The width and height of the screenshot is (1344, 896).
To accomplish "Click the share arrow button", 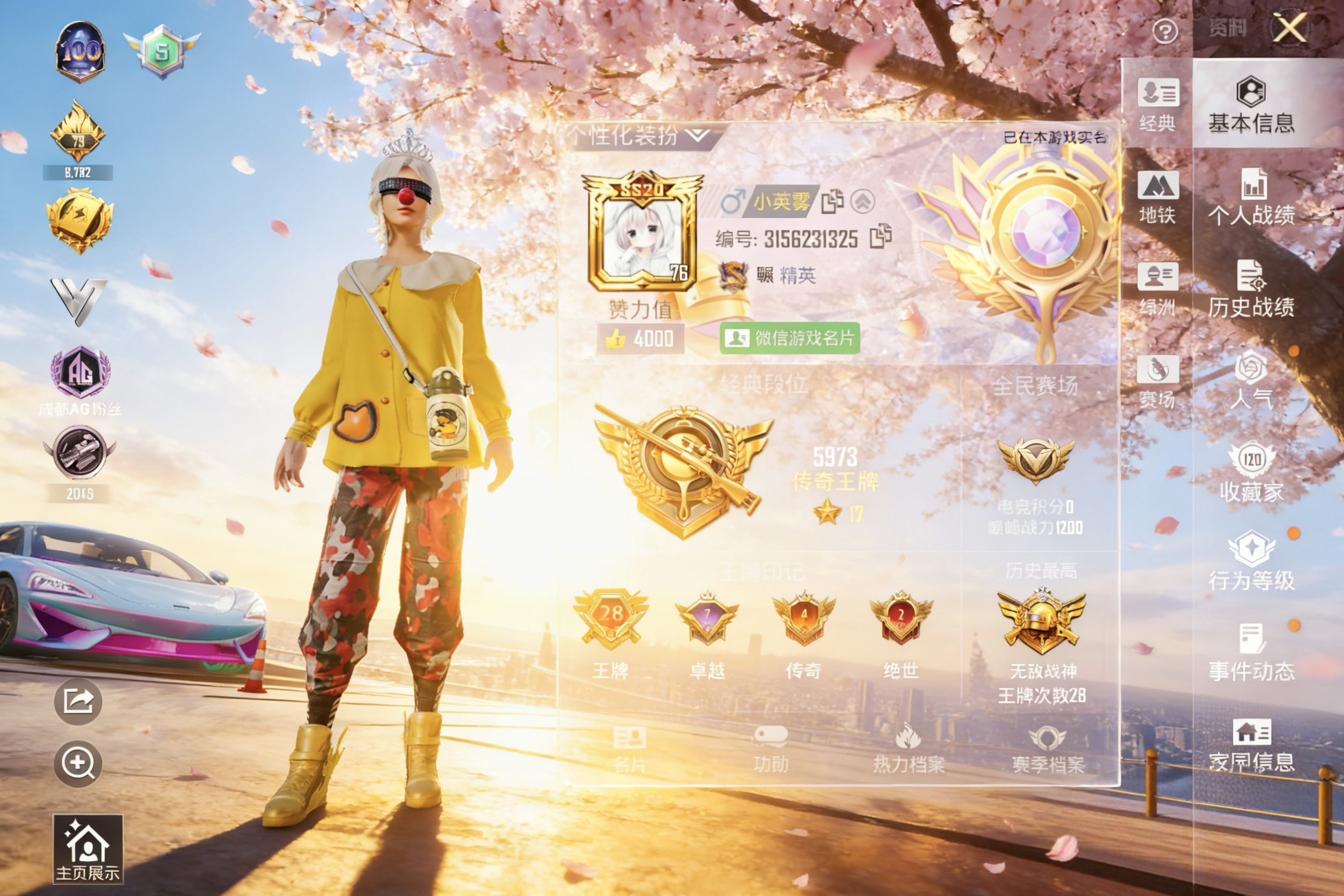I will pos(78,701).
